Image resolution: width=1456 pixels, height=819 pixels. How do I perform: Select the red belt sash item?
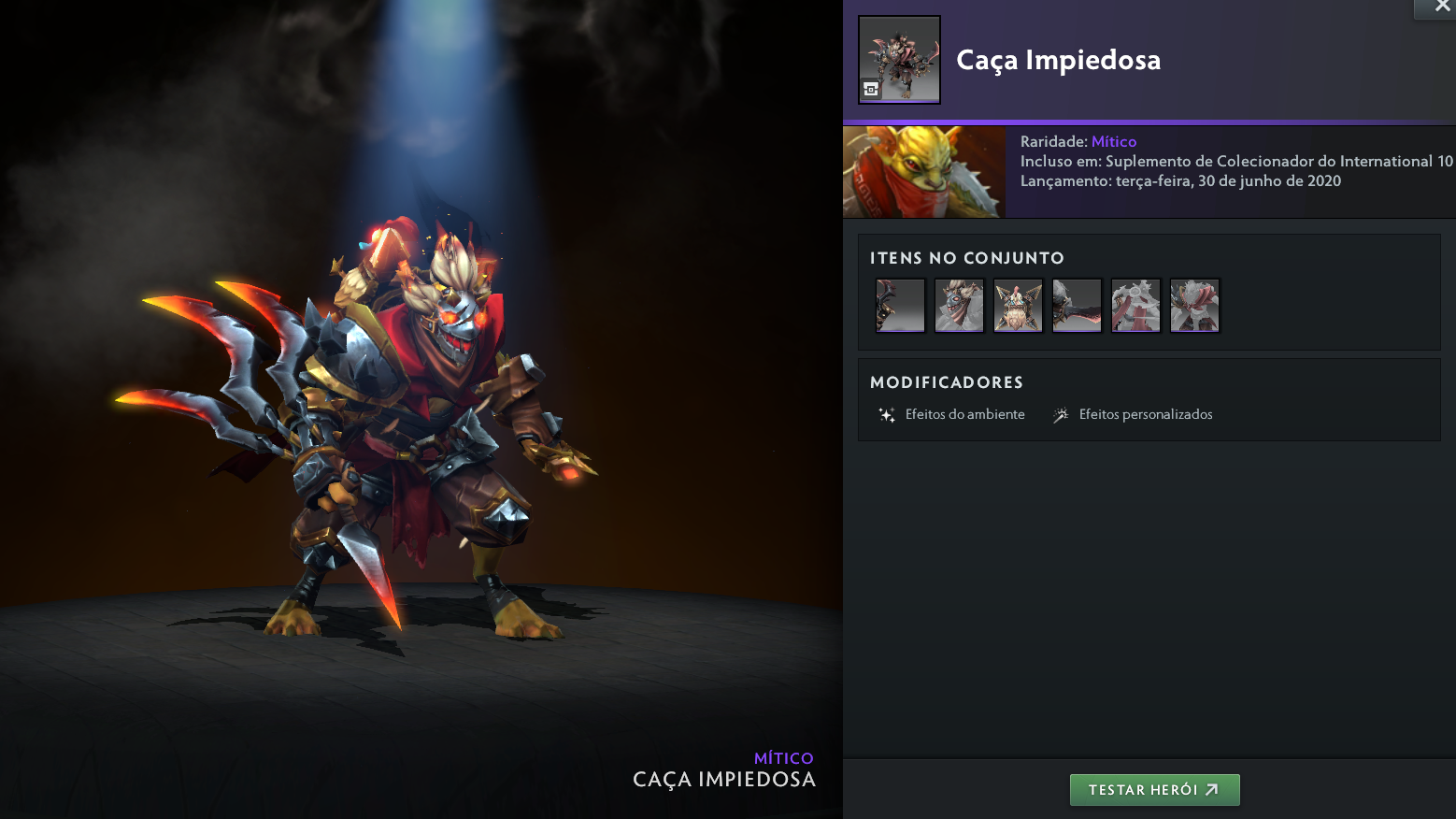click(1135, 306)
